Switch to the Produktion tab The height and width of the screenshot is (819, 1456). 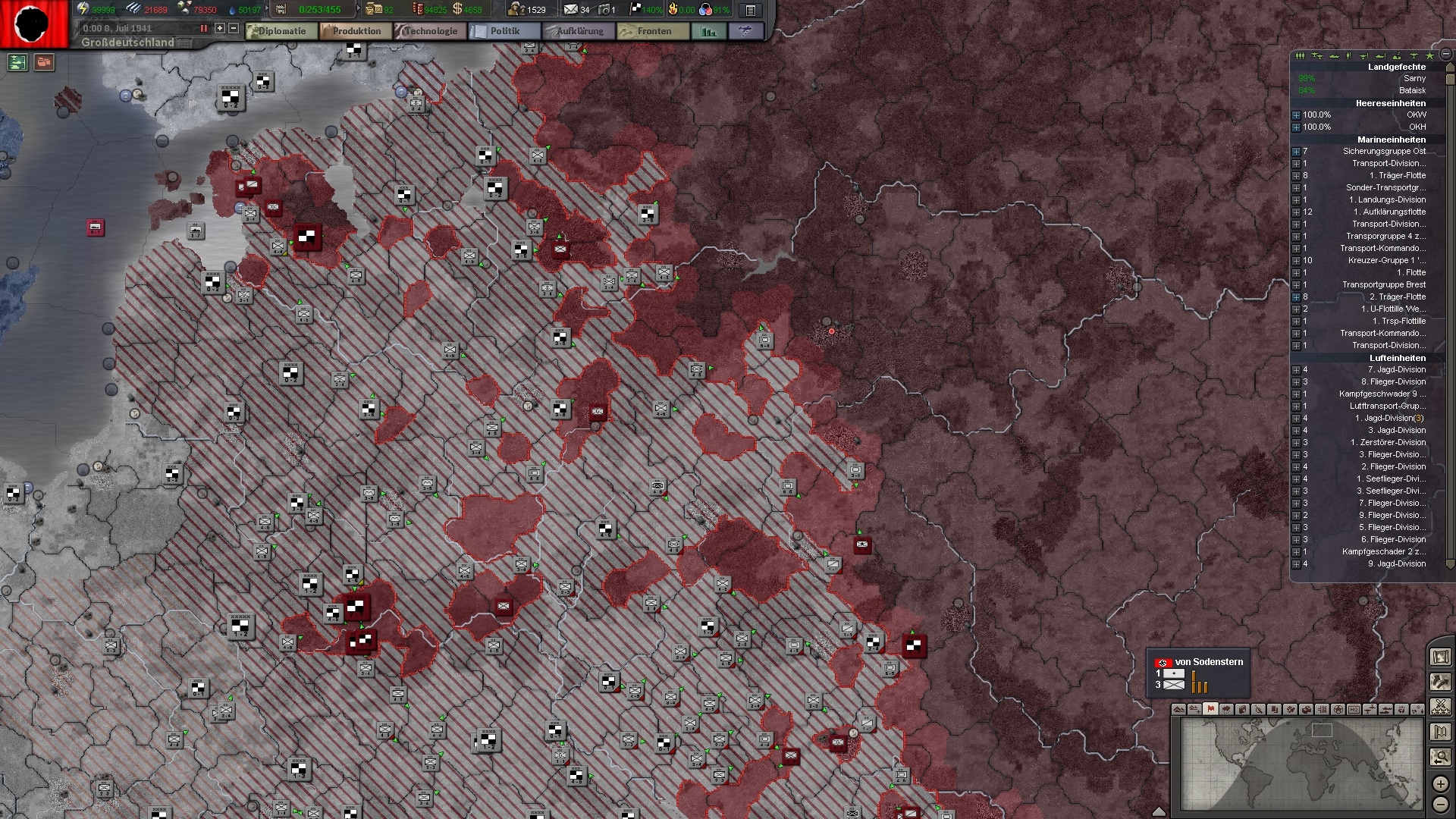click(x=355, y=31)
